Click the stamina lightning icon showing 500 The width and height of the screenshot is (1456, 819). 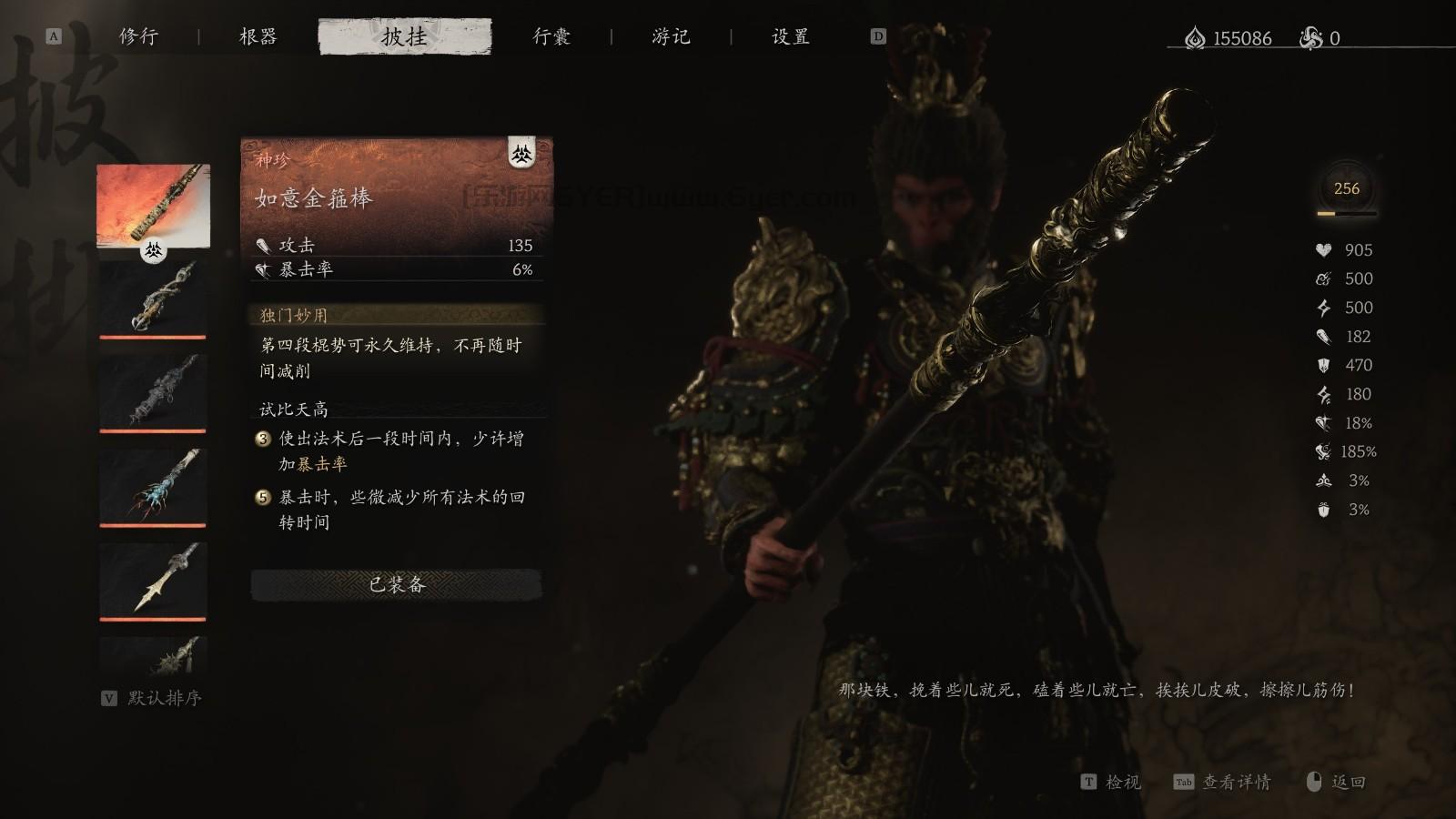click(1325, 308)
